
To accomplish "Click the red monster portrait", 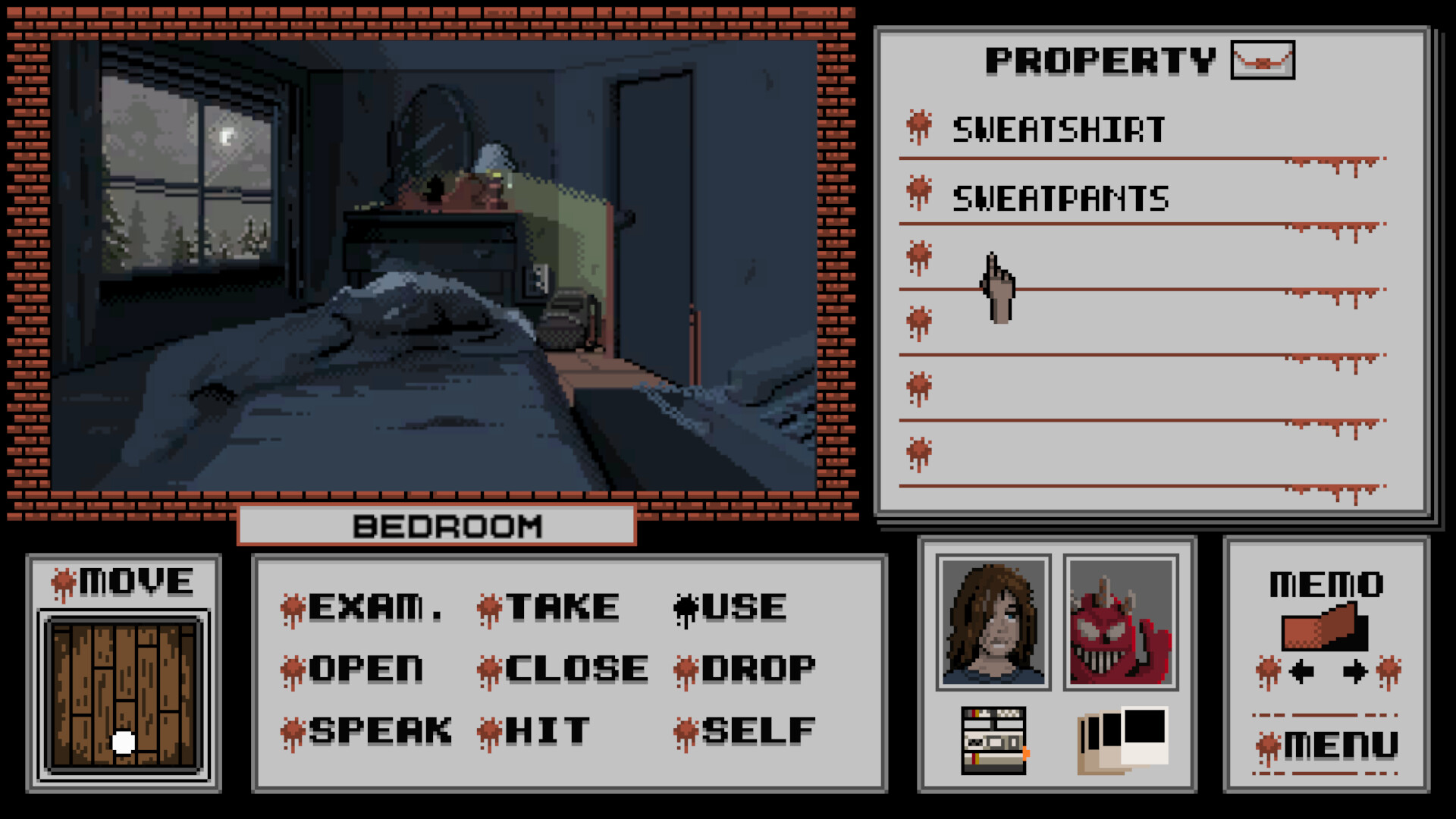I will [x=1120, y=622].
